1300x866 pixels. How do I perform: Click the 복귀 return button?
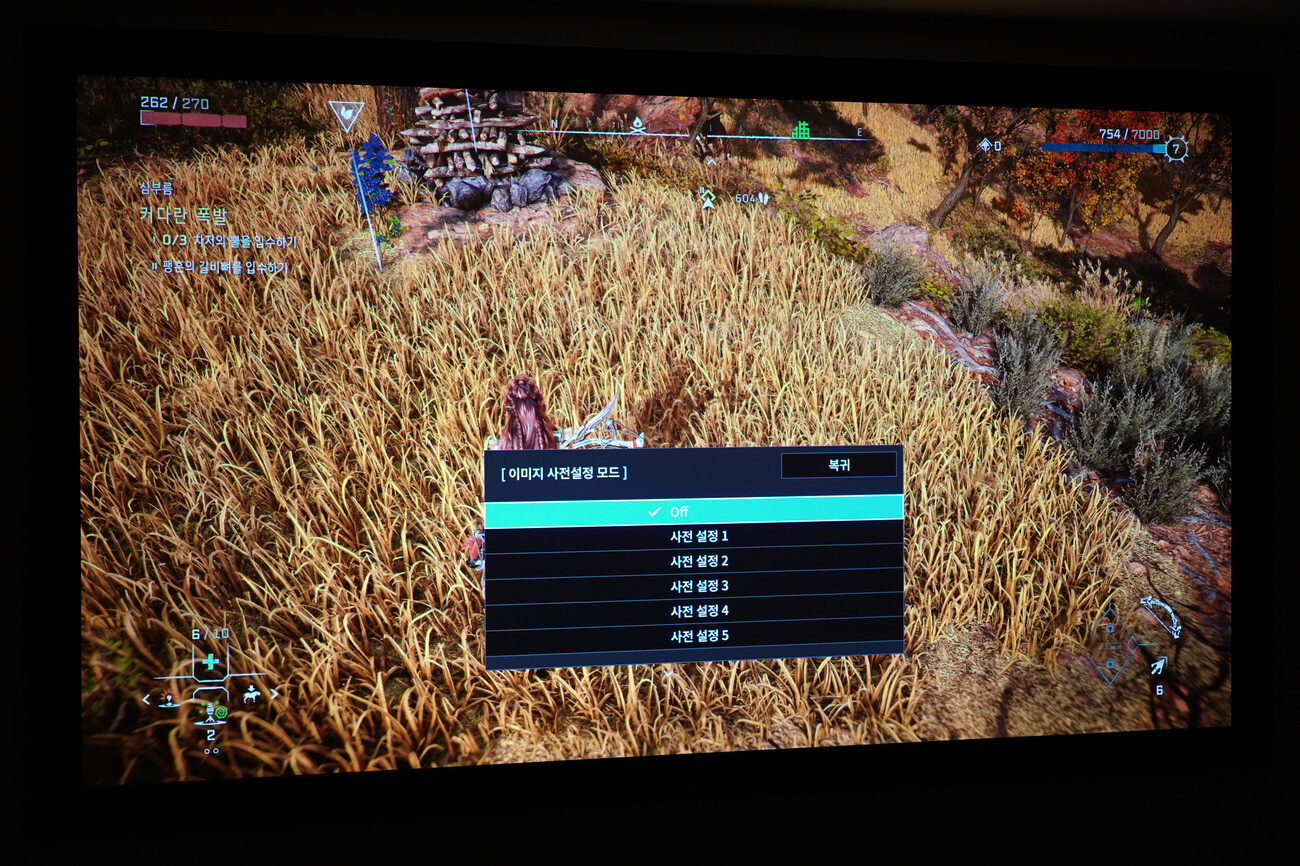click(838, 465)
